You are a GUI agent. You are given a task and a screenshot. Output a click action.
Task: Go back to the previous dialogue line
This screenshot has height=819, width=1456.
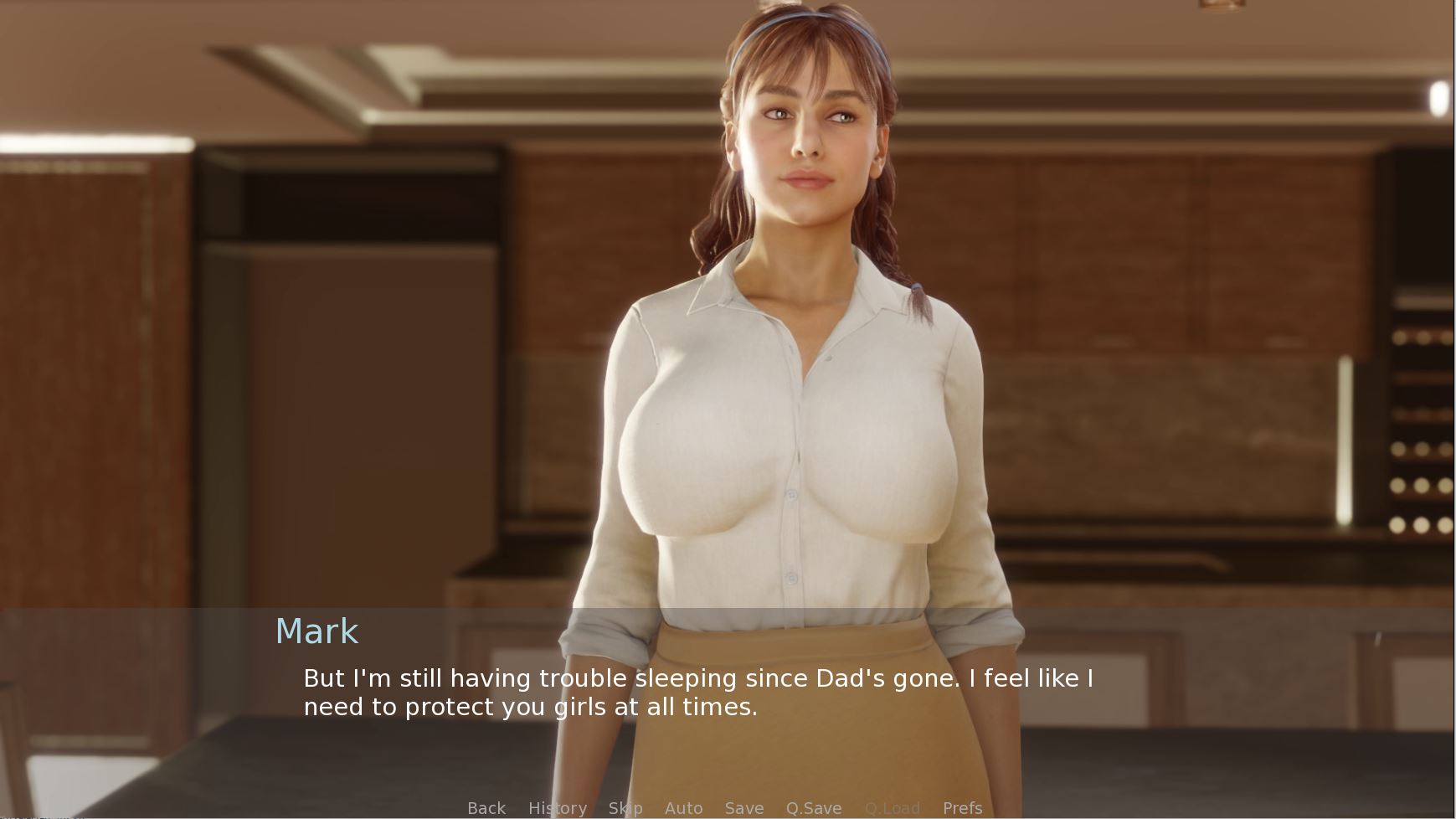click(x=486, y=808)
